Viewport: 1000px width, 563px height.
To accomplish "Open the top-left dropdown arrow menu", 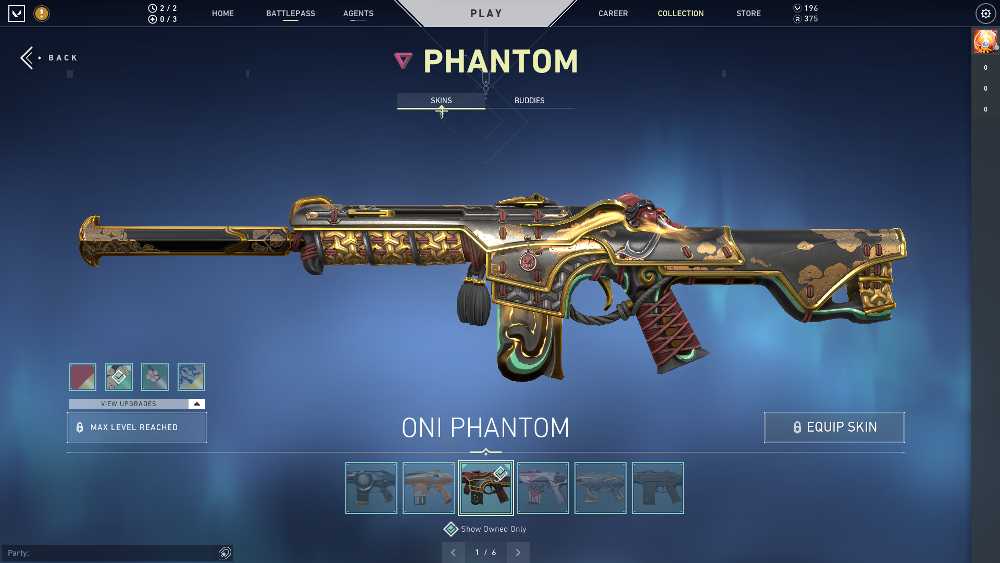I will pos(16,14).
